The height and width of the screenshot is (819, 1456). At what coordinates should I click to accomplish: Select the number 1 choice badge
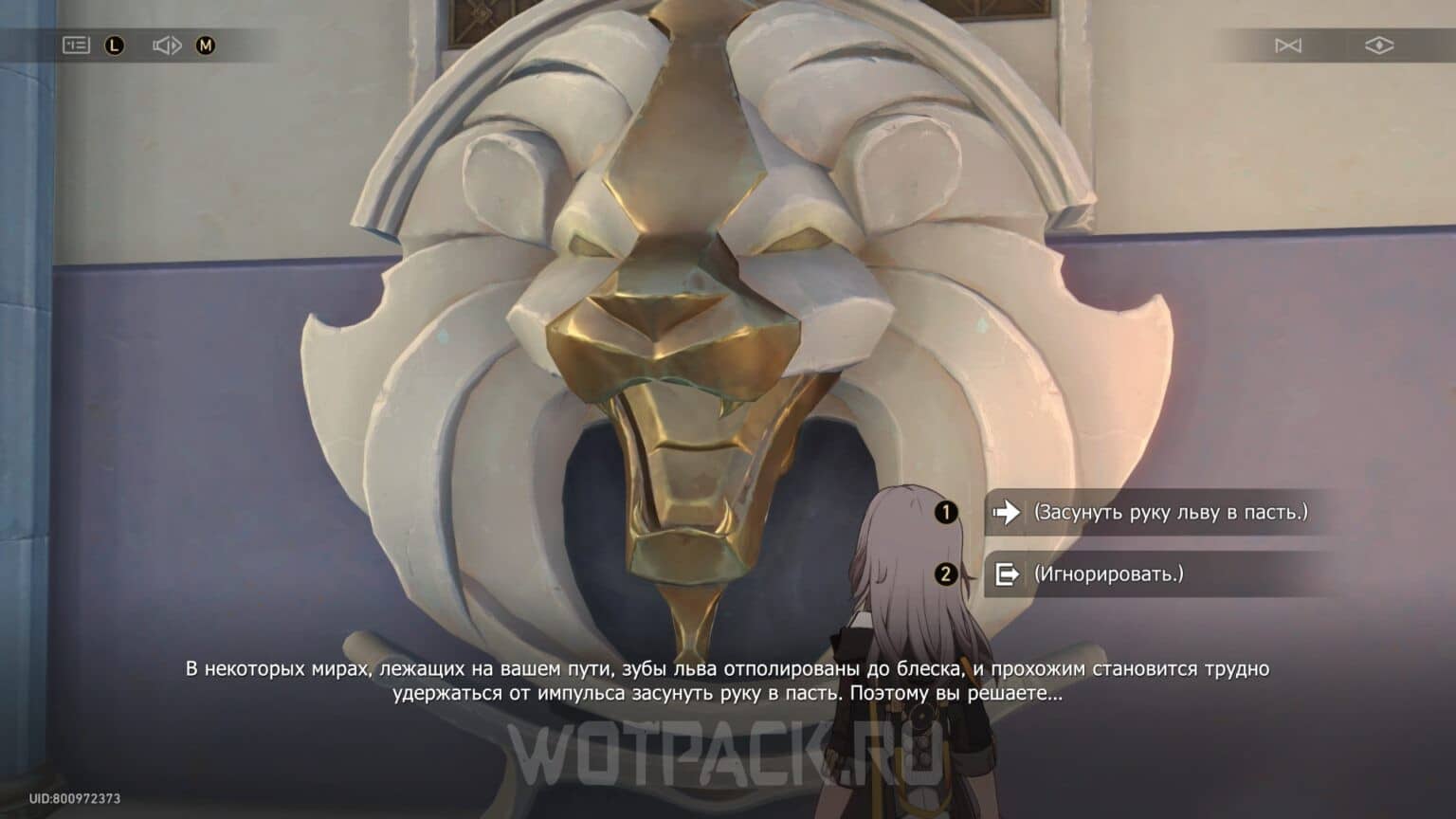click(x=944, y=513)
